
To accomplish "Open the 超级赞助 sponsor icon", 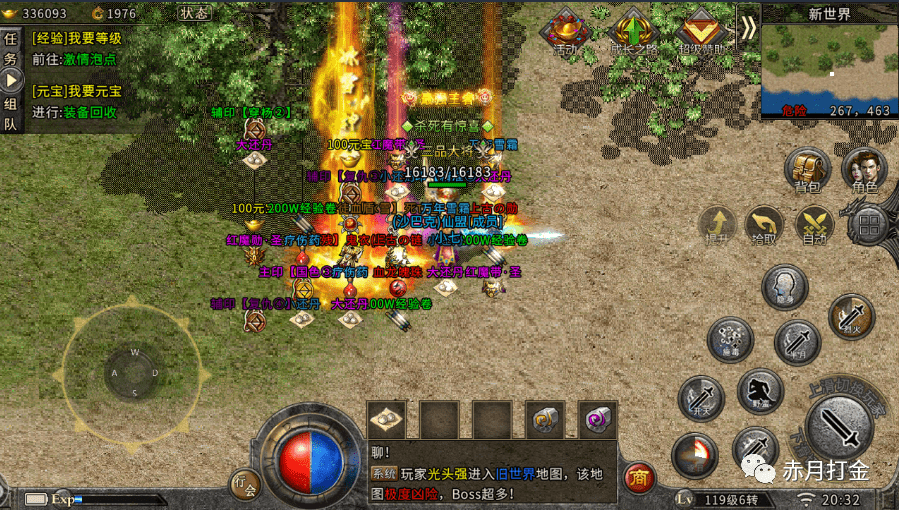I will 702,30.
